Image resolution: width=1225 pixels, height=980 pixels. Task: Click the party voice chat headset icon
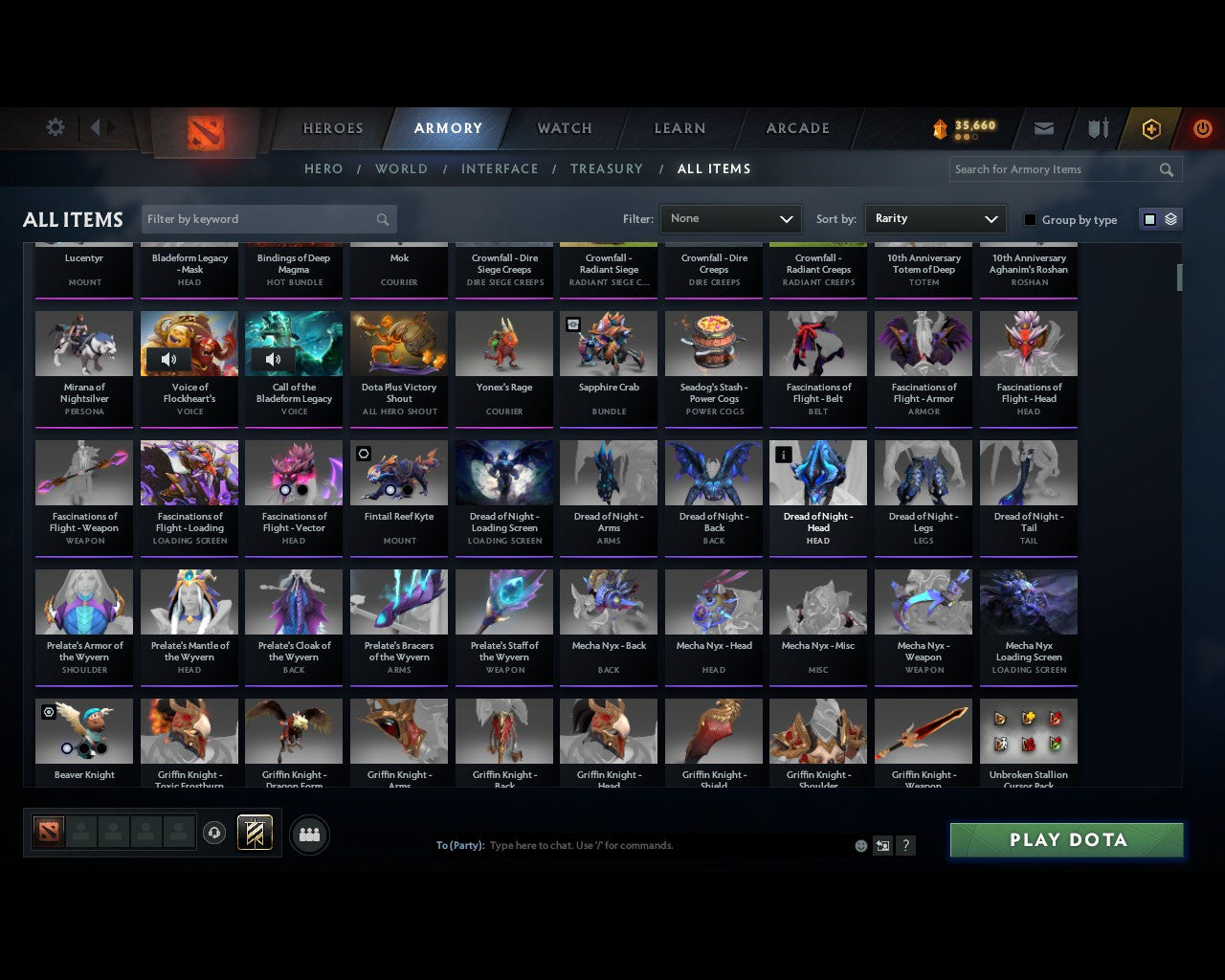pos(216,833)
